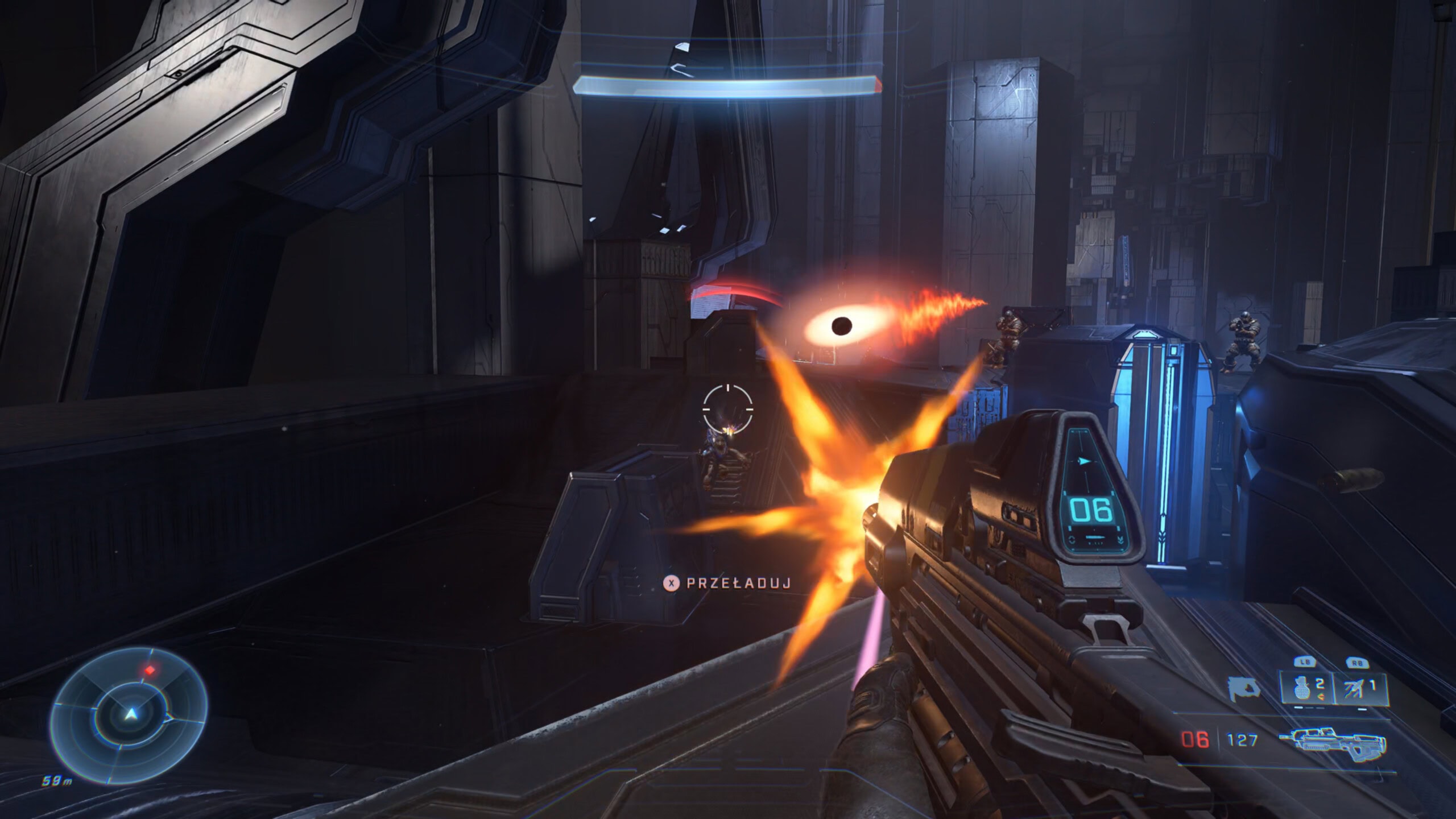
Task: Click the secondary weapon silhouette icon
Action: [1243, 689]
